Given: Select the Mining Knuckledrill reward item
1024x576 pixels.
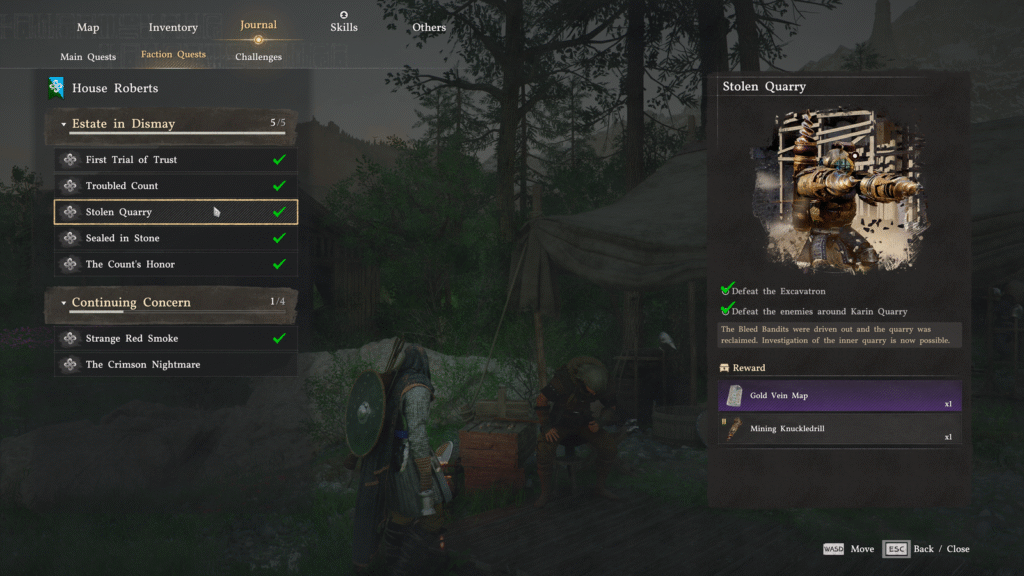Looking at the screenshot, I should (839, 429).
